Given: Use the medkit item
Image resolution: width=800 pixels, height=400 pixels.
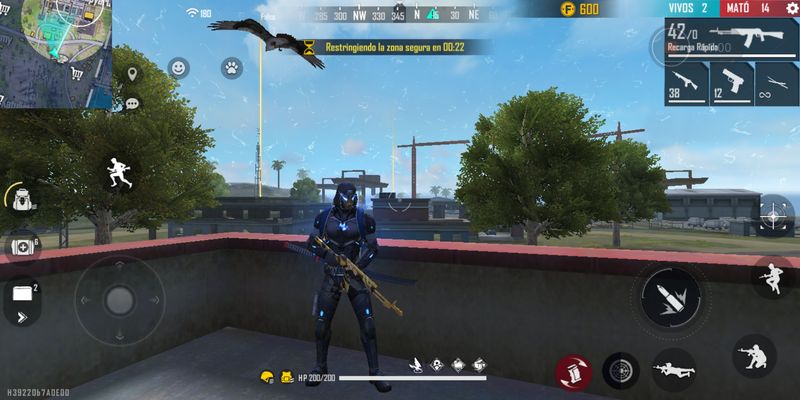Looking at the screenshot, I should pos(22,246).
